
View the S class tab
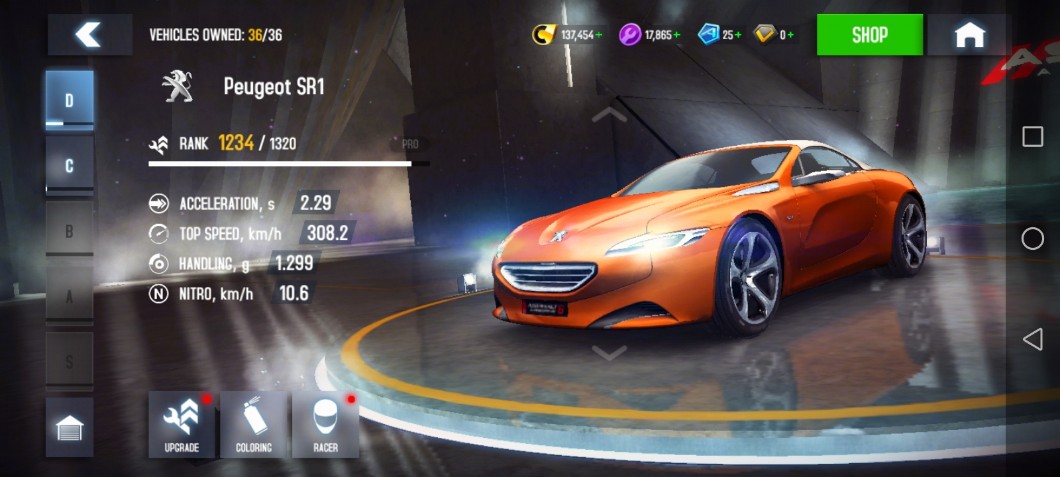point(69,360)
